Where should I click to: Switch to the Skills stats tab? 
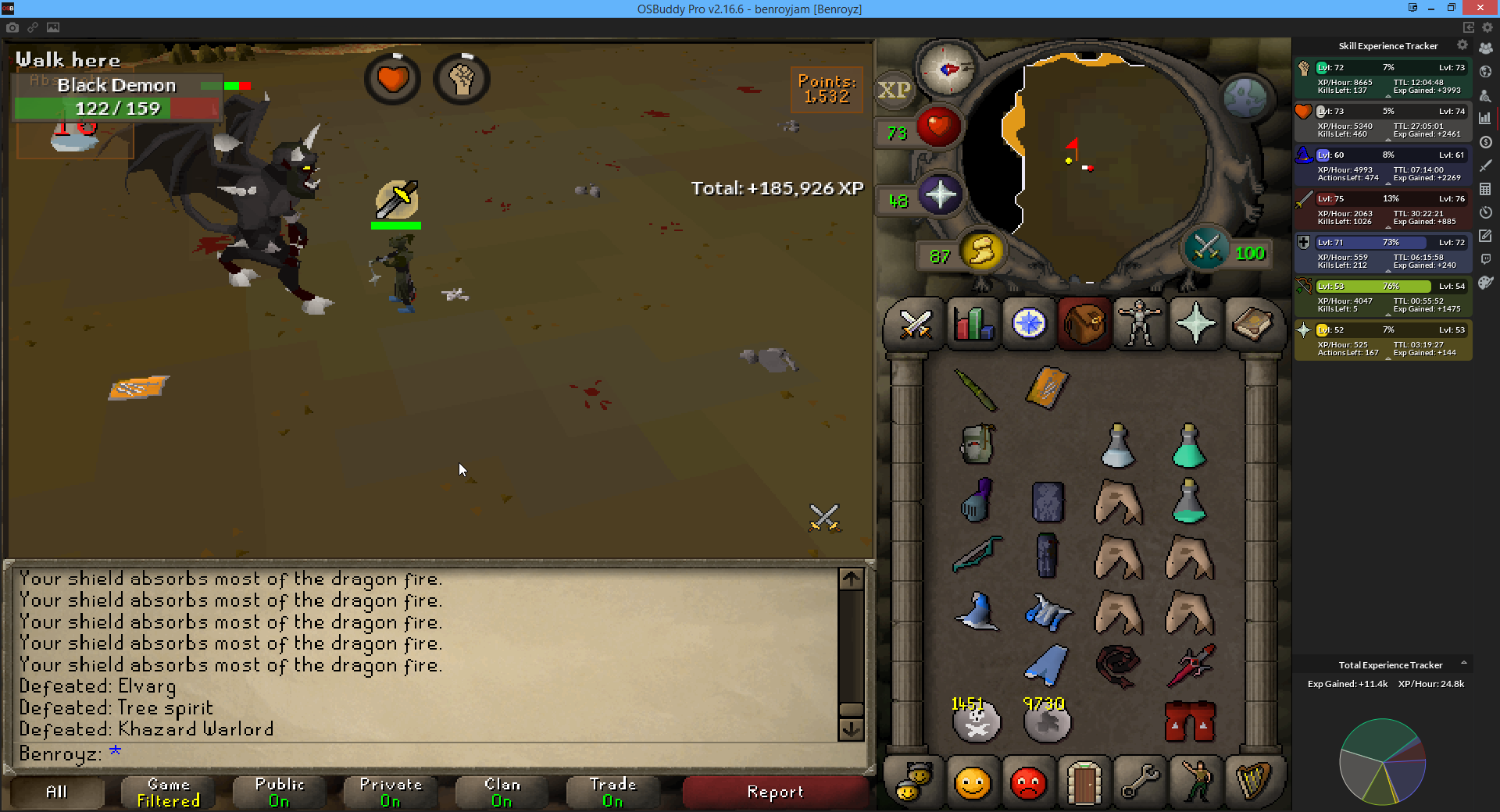972,323
